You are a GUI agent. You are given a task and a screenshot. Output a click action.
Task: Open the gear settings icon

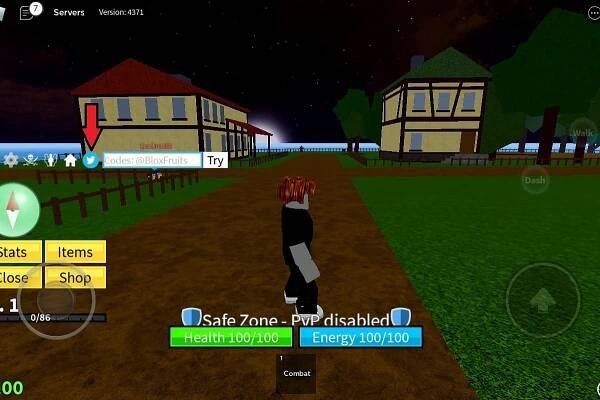point(11,160)
